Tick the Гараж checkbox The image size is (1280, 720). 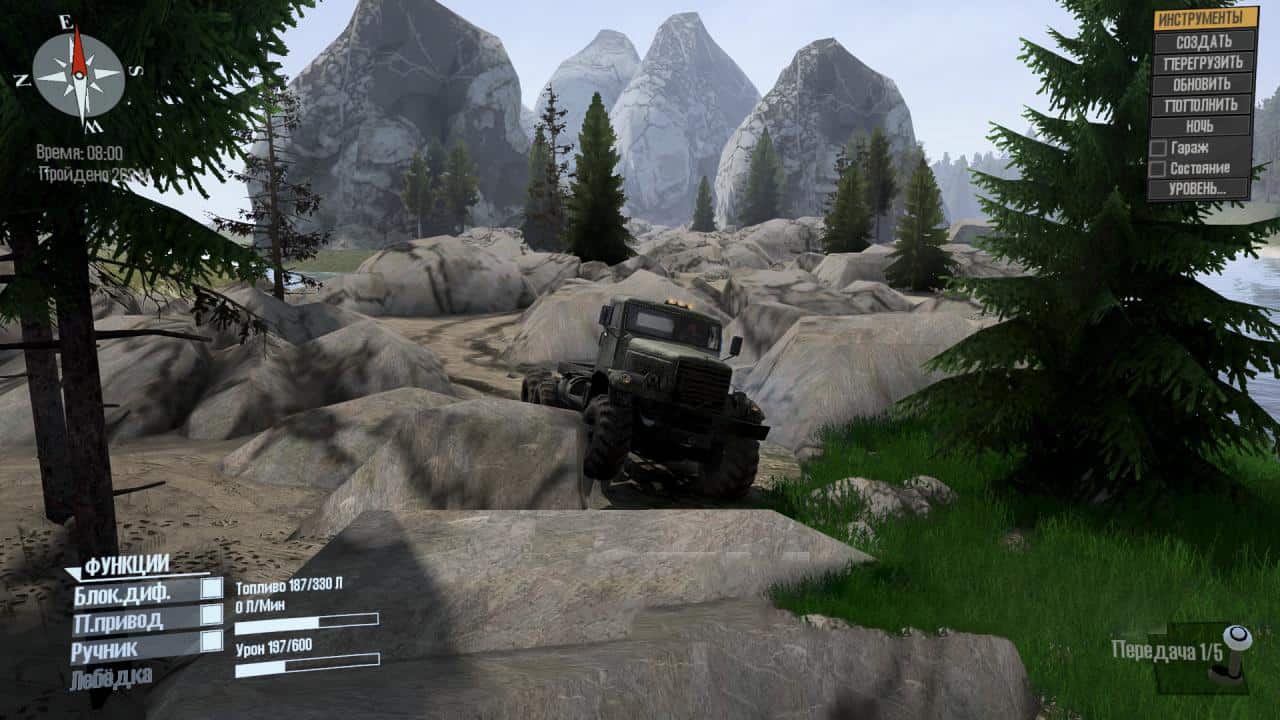coord(1158,148)
